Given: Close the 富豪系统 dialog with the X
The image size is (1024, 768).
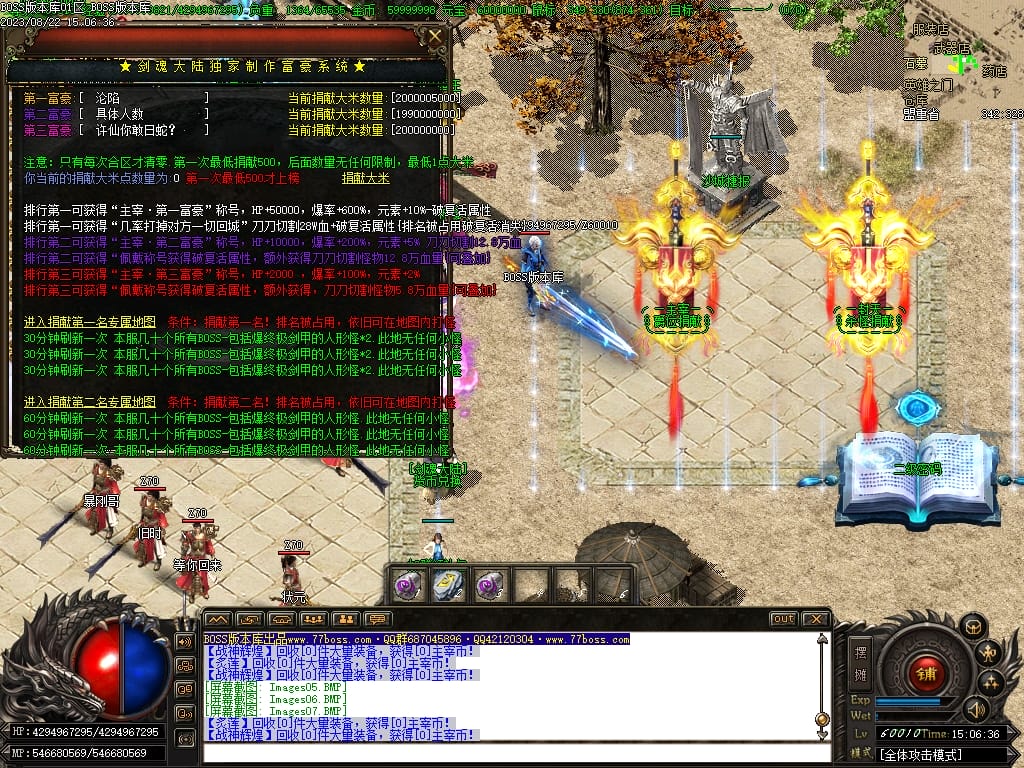Looking at the screenshot, I should tap(435, 37).
